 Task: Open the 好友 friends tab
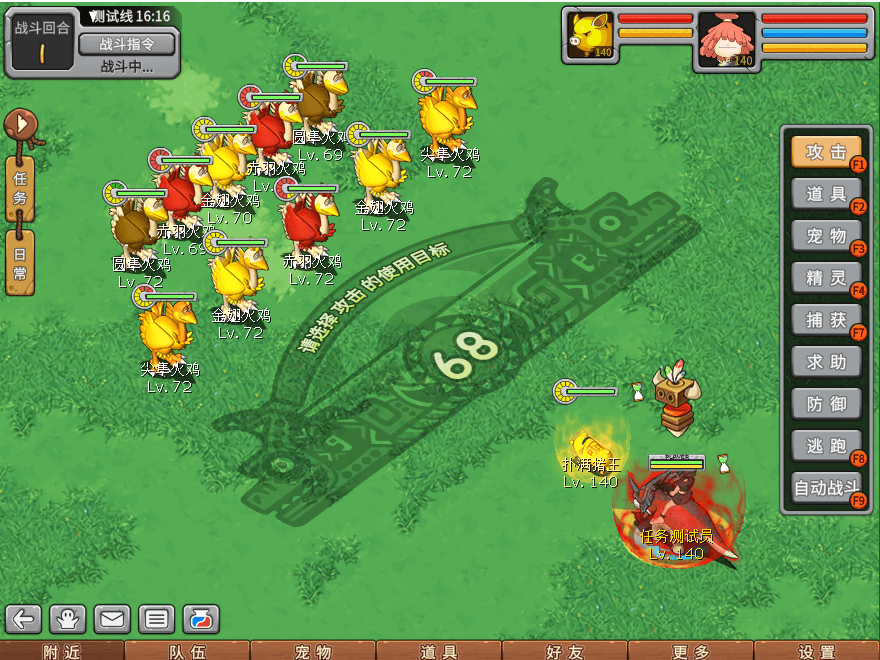coord(565,651)
